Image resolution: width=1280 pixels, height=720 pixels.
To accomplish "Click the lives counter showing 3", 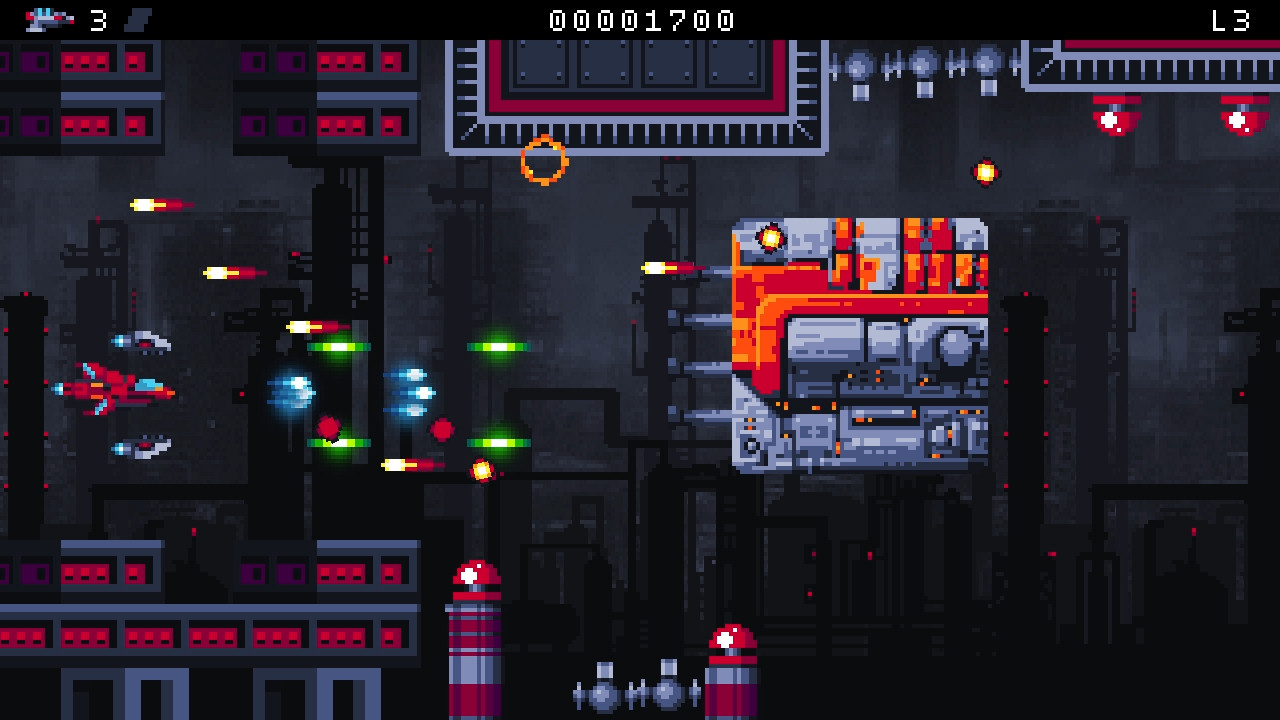I will [x=97, y=18].
